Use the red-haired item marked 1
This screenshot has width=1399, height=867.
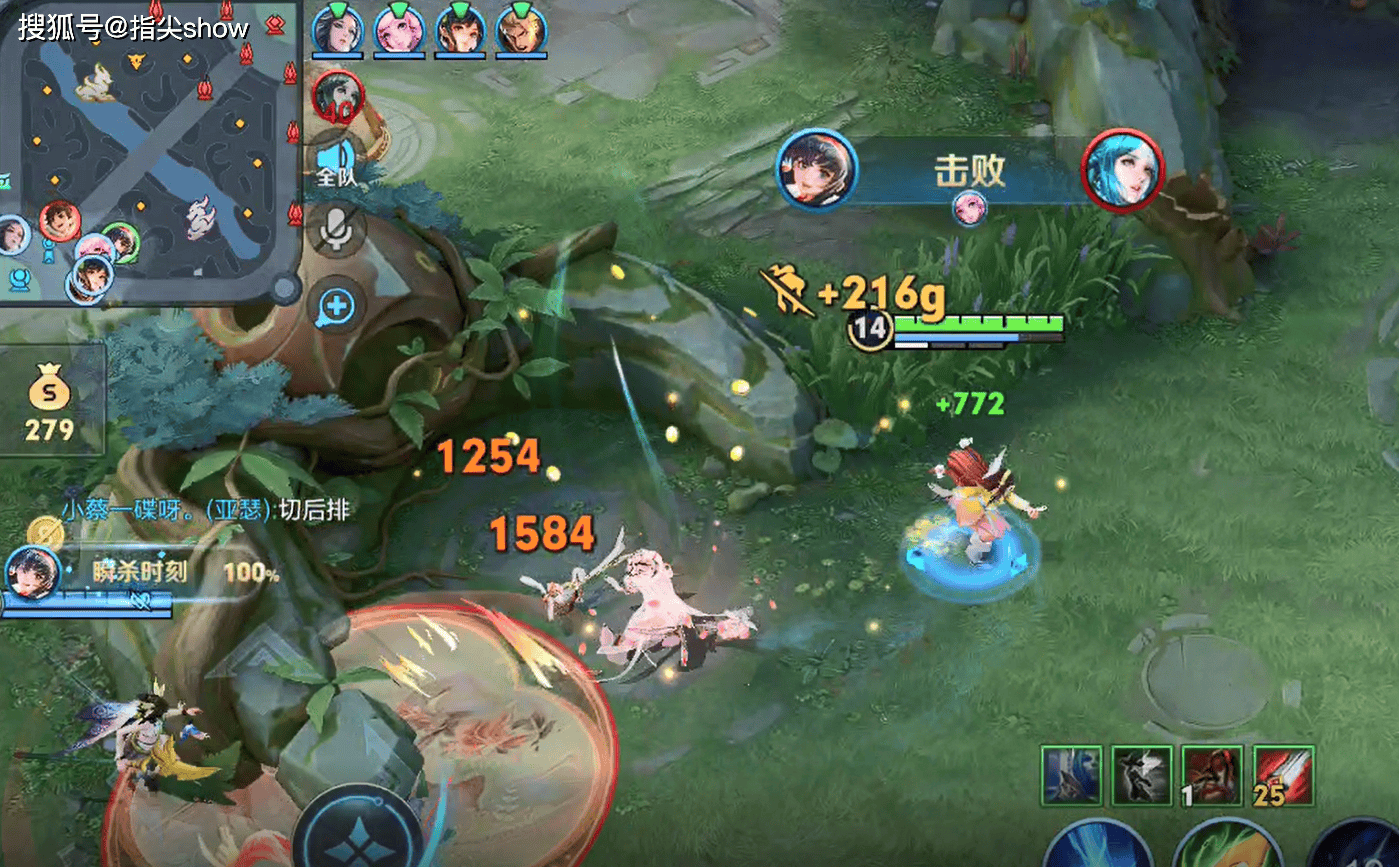(x=1212, y=776)
